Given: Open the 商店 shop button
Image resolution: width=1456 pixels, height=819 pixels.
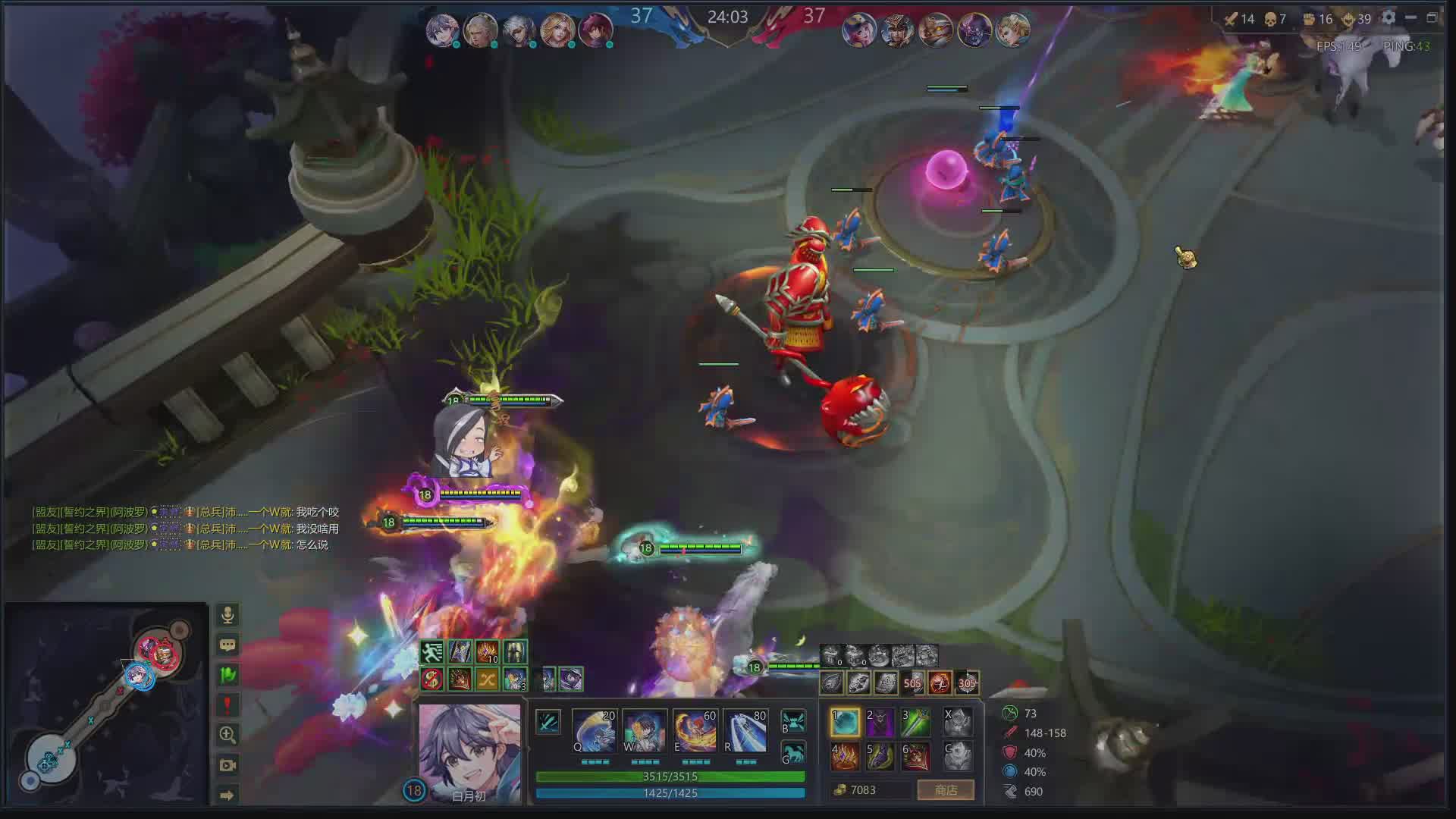Looking at the screenshot, I should (945, 790).
